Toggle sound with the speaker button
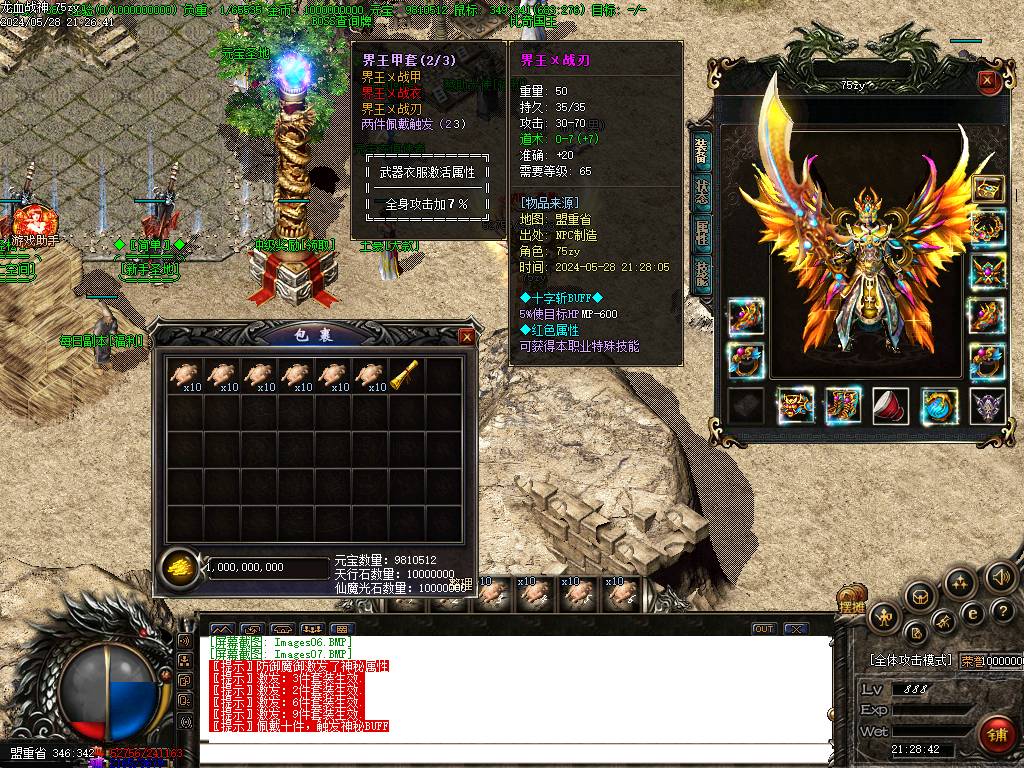The width and height of the screenshot is (1024, 768). pyautogui.click(x=1000, y=576)
